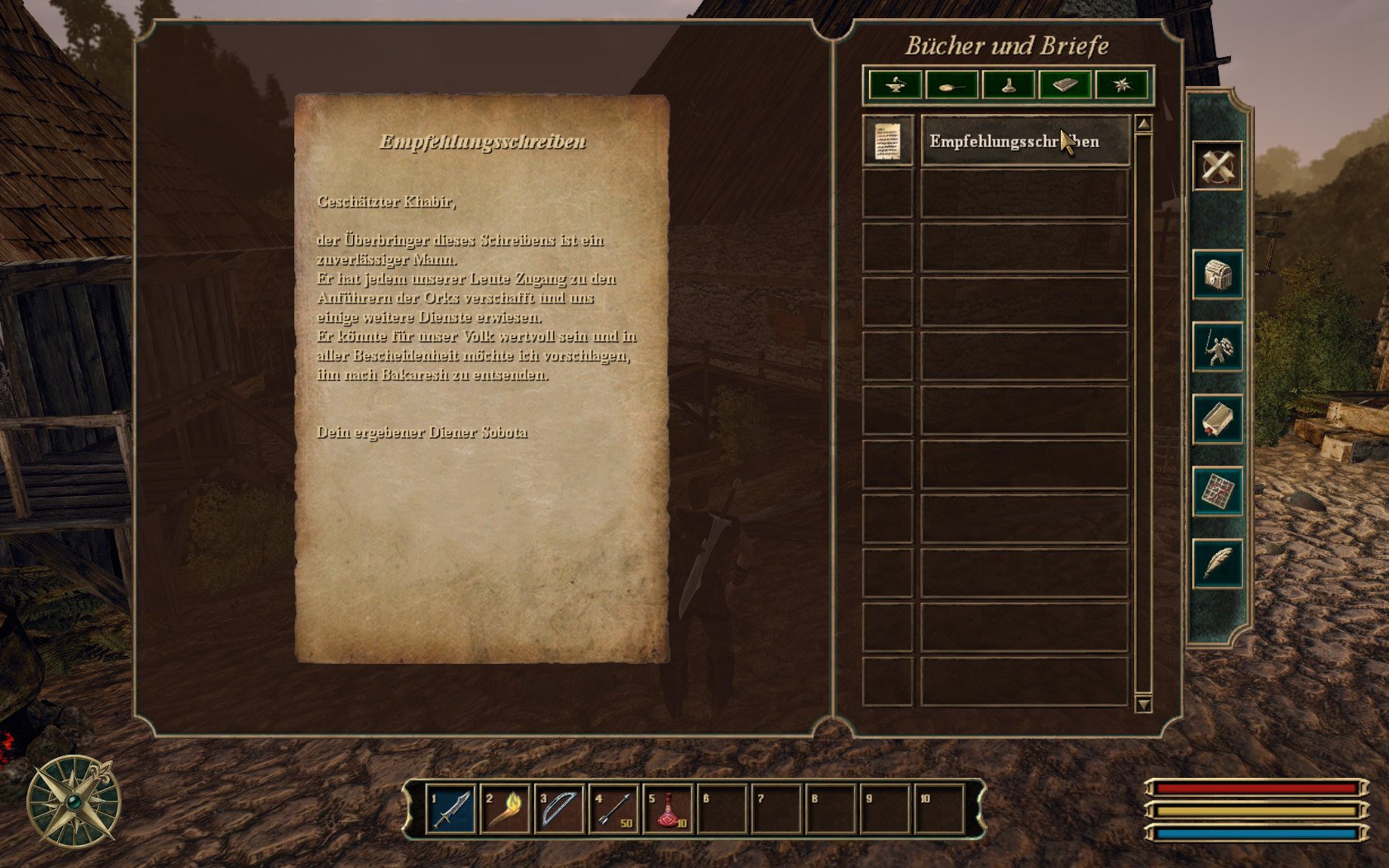This screenshot has height=868, width=1389.
Task: Select the sword in hotbar slot 1
Action: 451,809
